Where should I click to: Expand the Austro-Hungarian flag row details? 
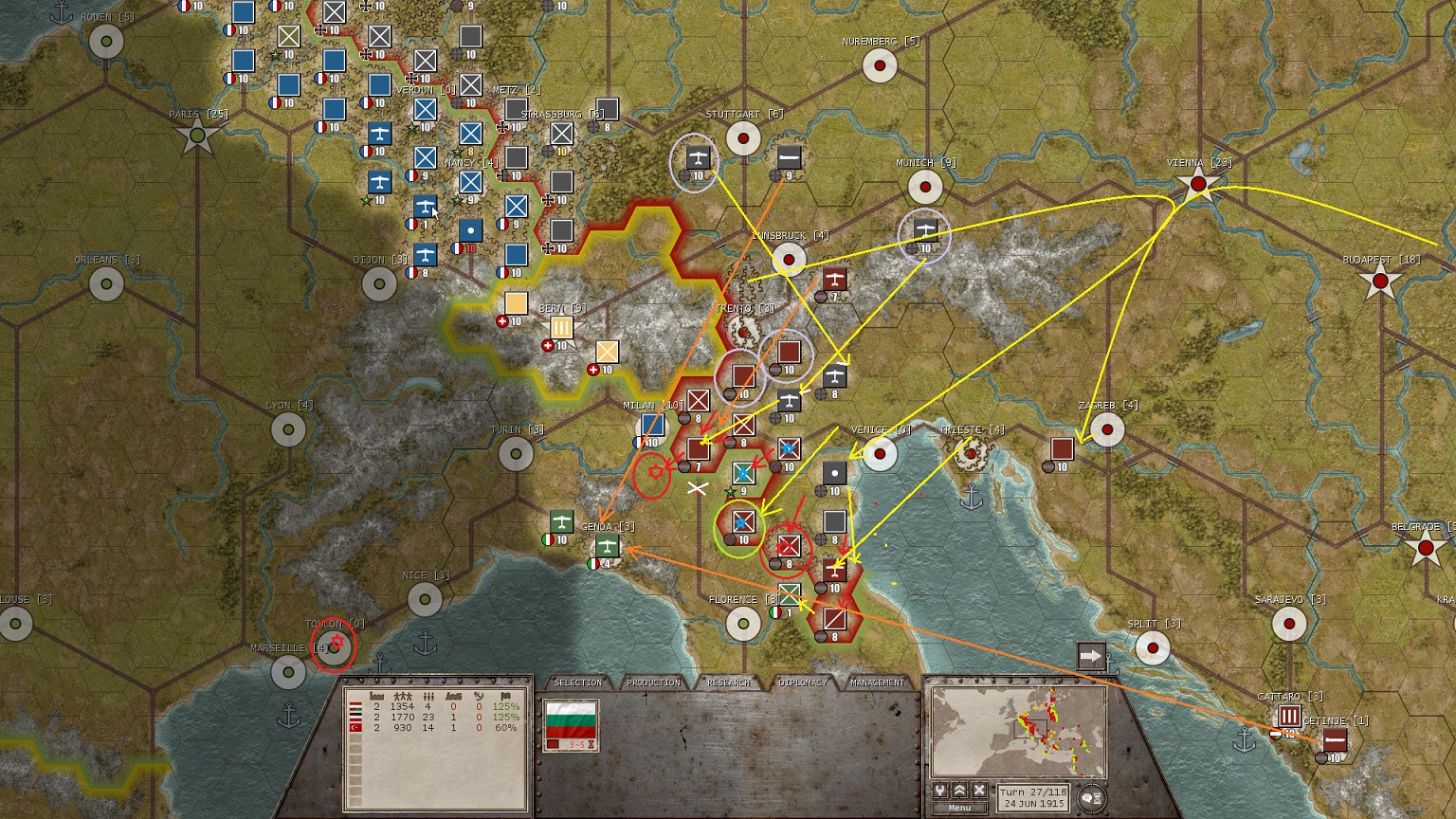(x=355, y=706)
